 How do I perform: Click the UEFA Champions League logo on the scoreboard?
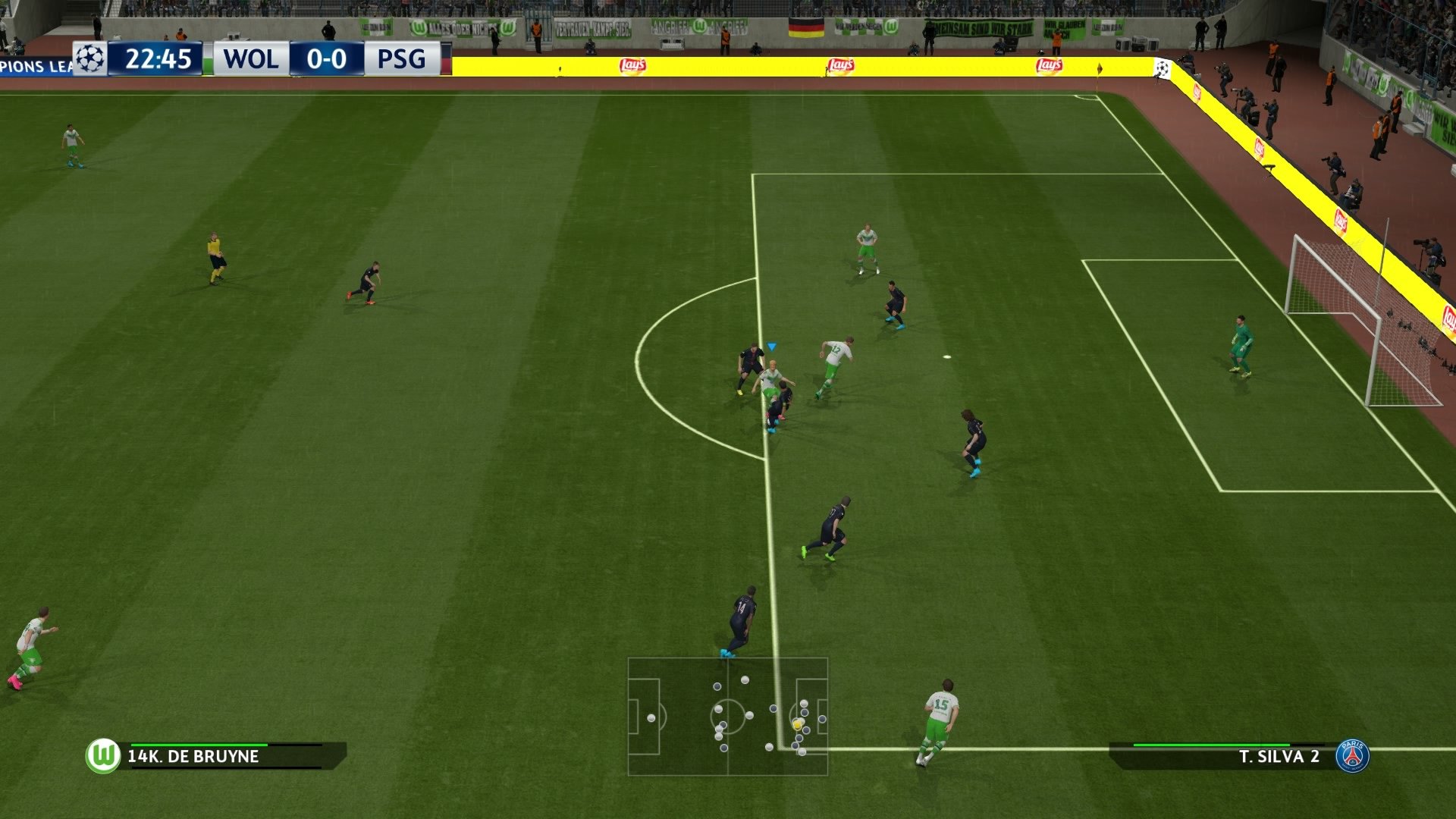89,58
